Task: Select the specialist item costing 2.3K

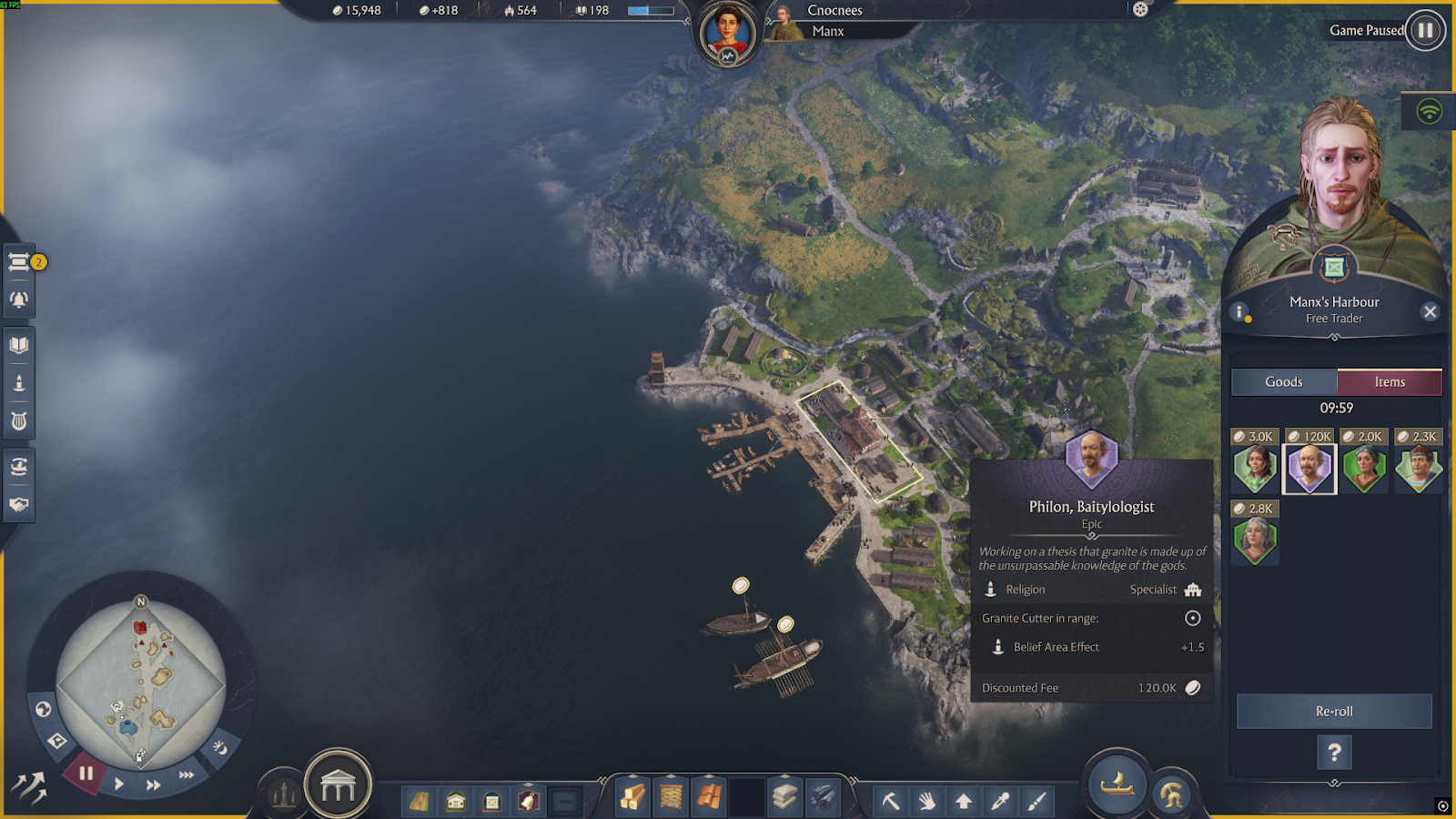Action: [x=1418, y=469]
